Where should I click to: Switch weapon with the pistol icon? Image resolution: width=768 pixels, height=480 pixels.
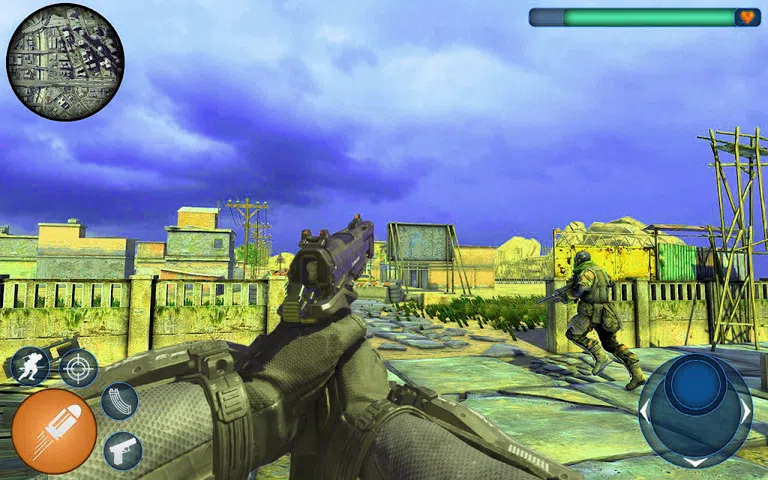pos(123,450)
